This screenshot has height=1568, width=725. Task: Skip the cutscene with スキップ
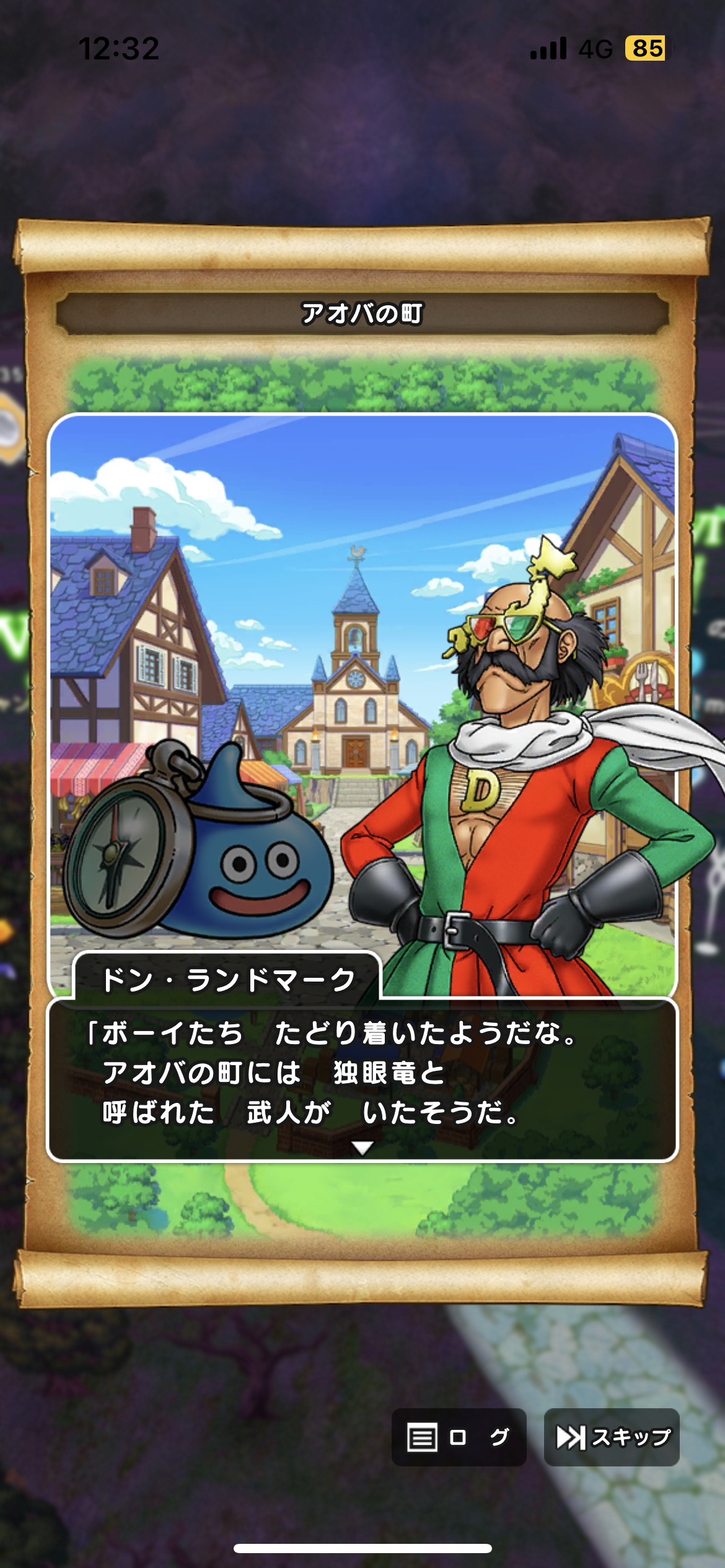pyautogui.click(x=612, y=1437)
